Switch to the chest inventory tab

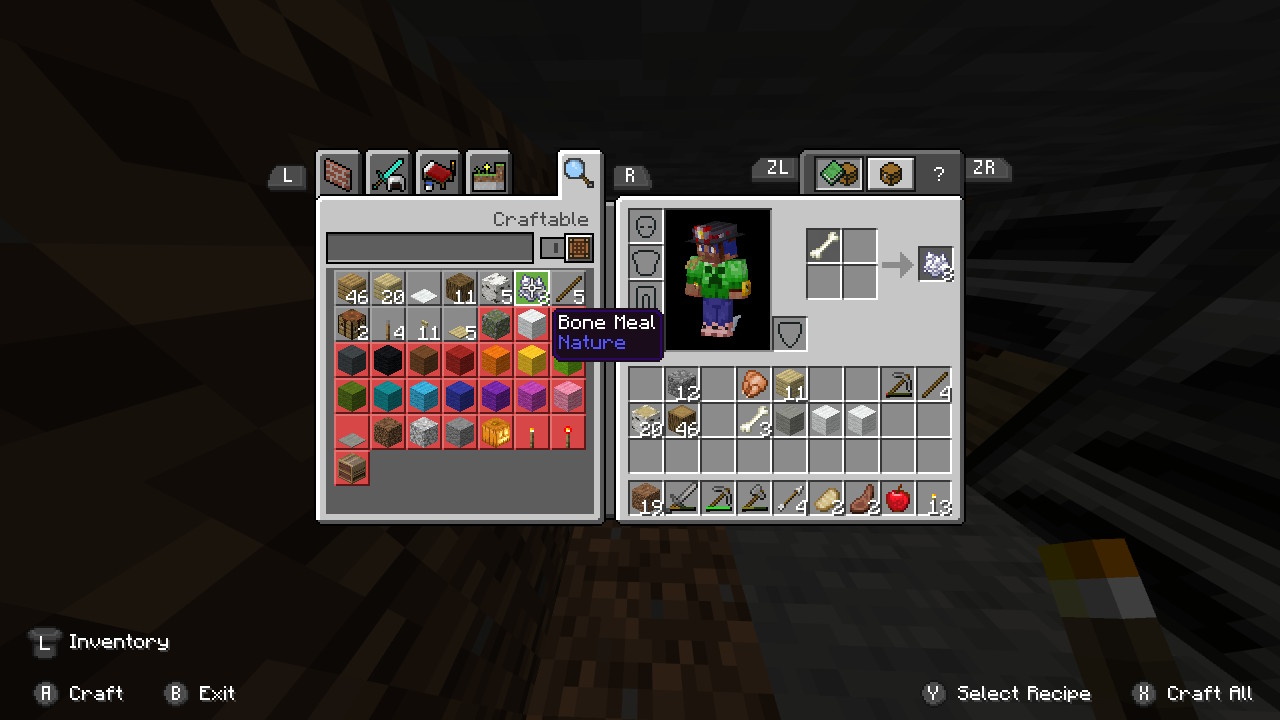pos(890,175)
